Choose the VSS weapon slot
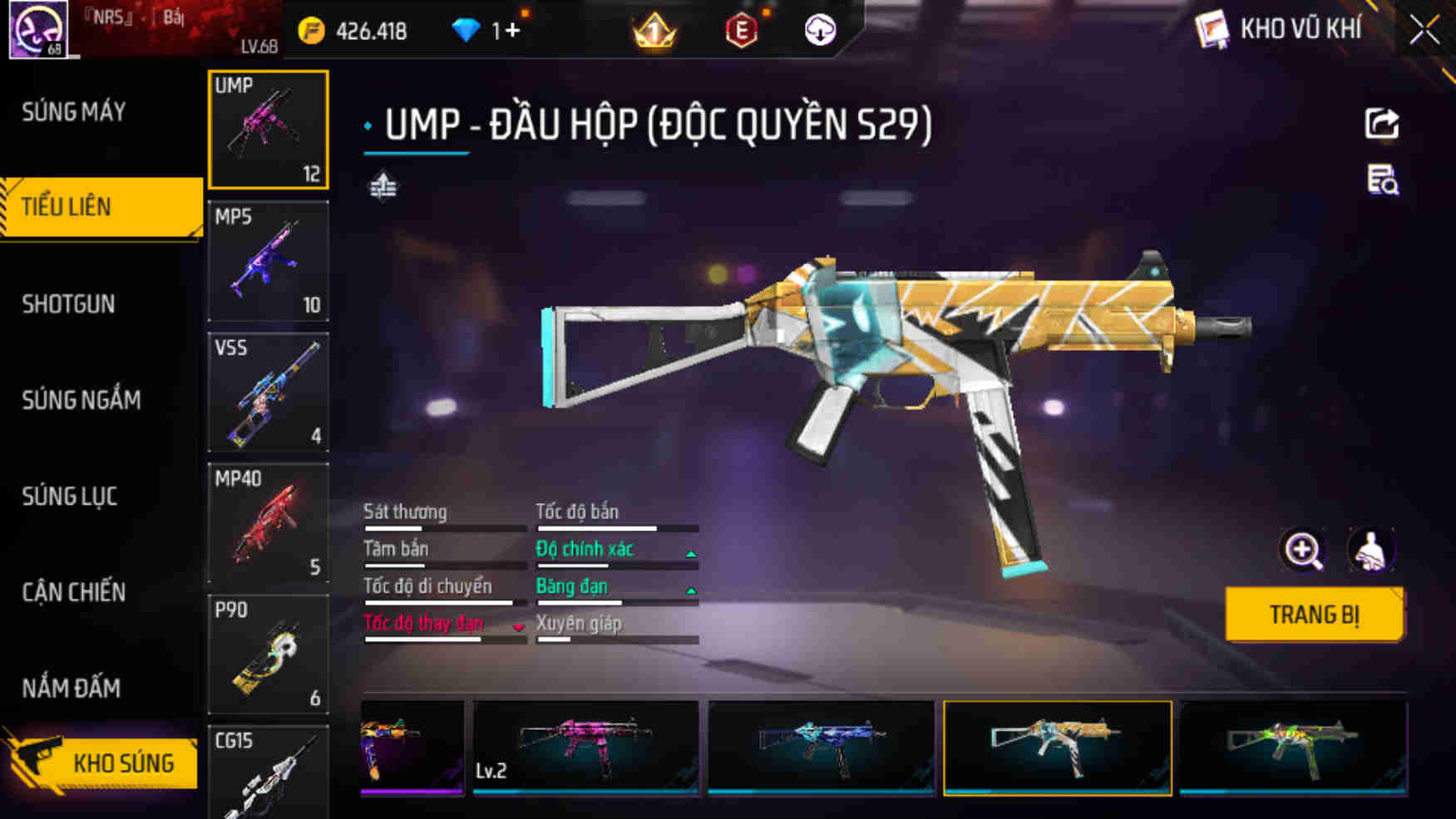The image size is (1456, 819). (x=268, y=392)
